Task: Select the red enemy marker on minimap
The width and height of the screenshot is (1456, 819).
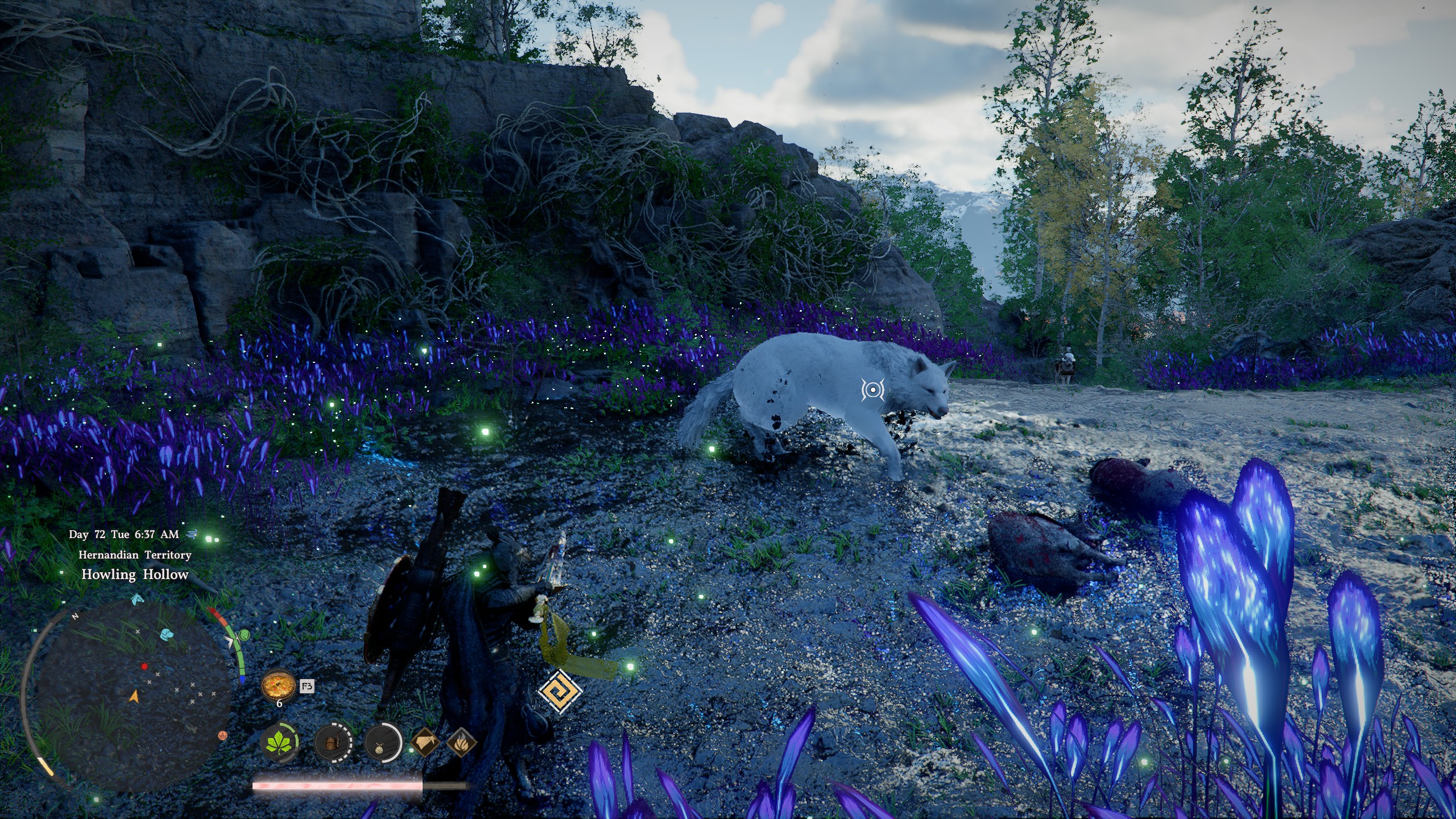Action: 144,666
